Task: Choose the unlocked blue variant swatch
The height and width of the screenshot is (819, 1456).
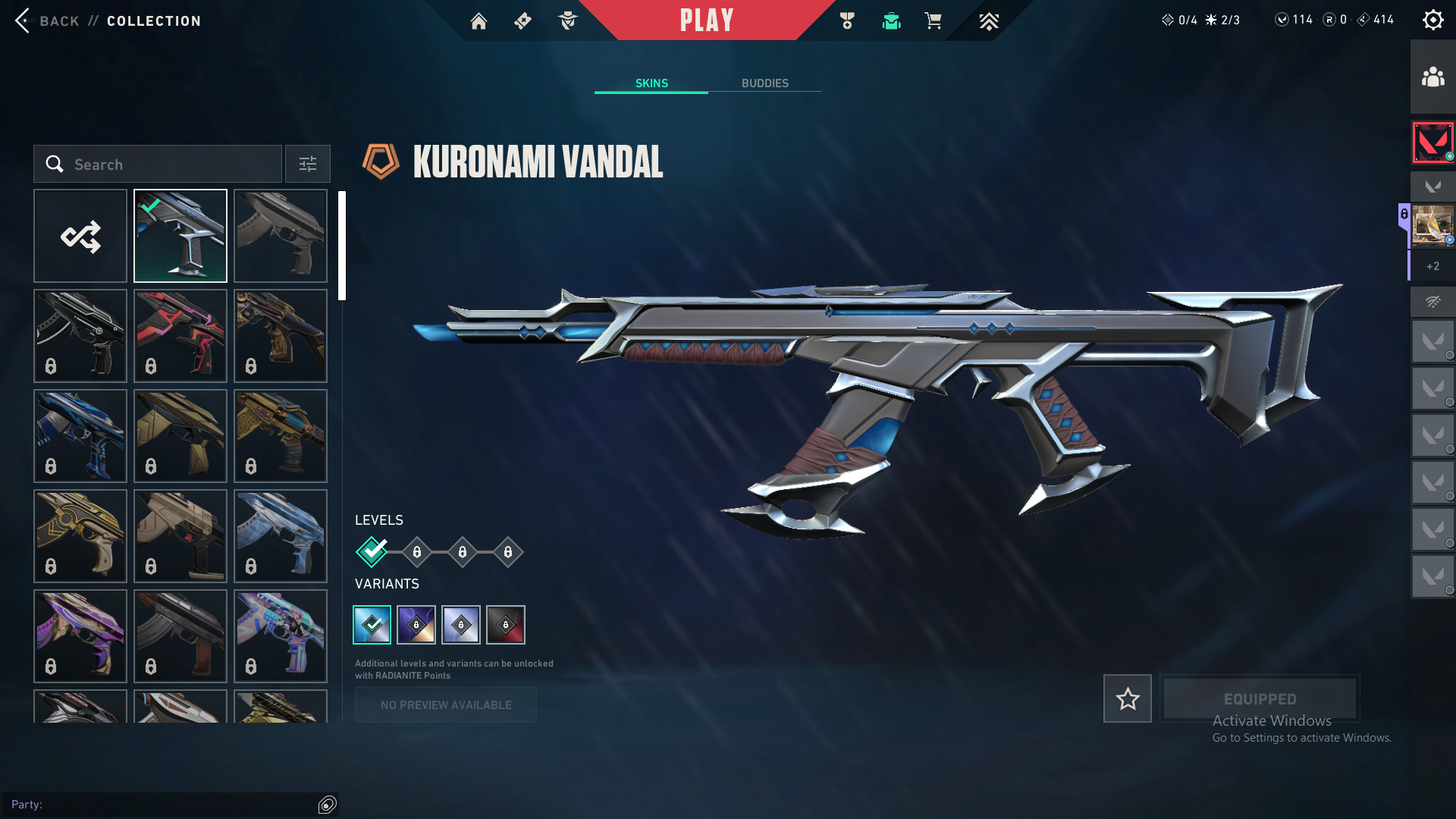Action: pos(372,625)
